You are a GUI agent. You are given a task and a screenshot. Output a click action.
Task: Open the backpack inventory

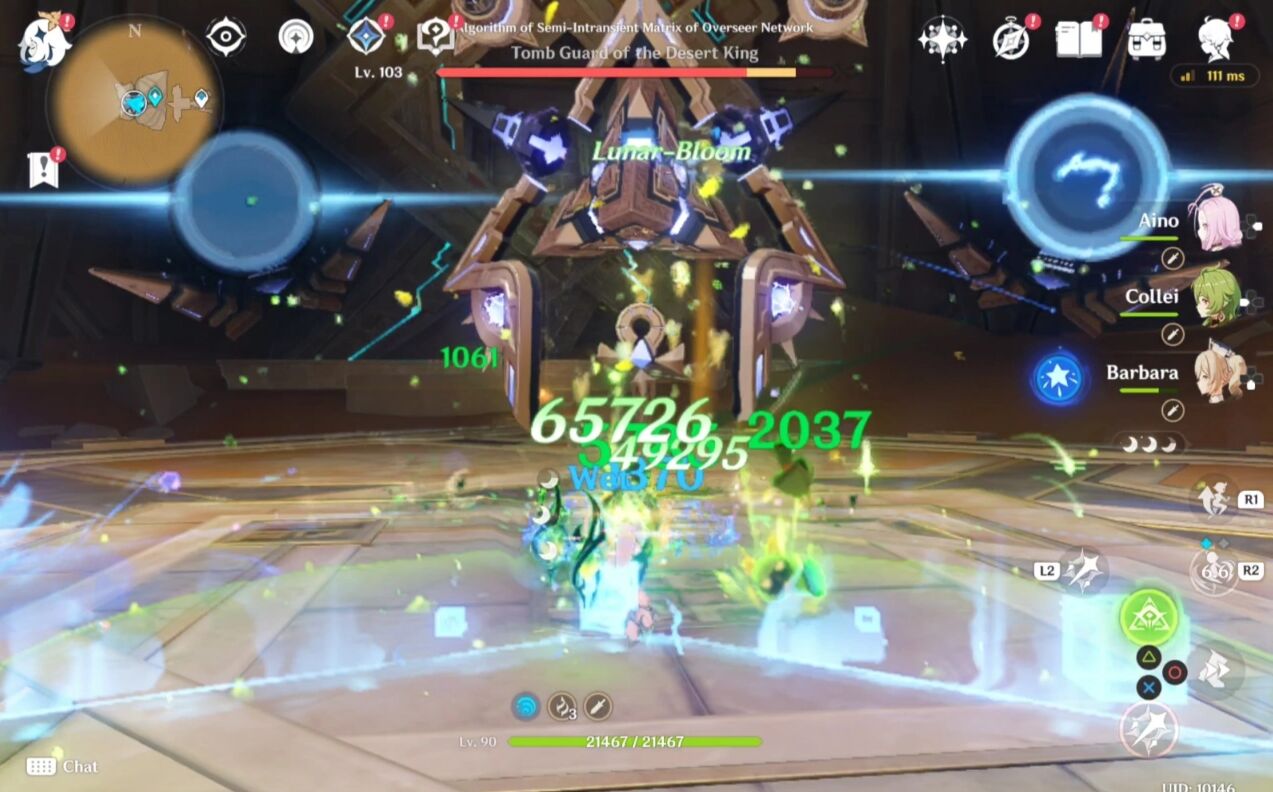coord(1146,40)
